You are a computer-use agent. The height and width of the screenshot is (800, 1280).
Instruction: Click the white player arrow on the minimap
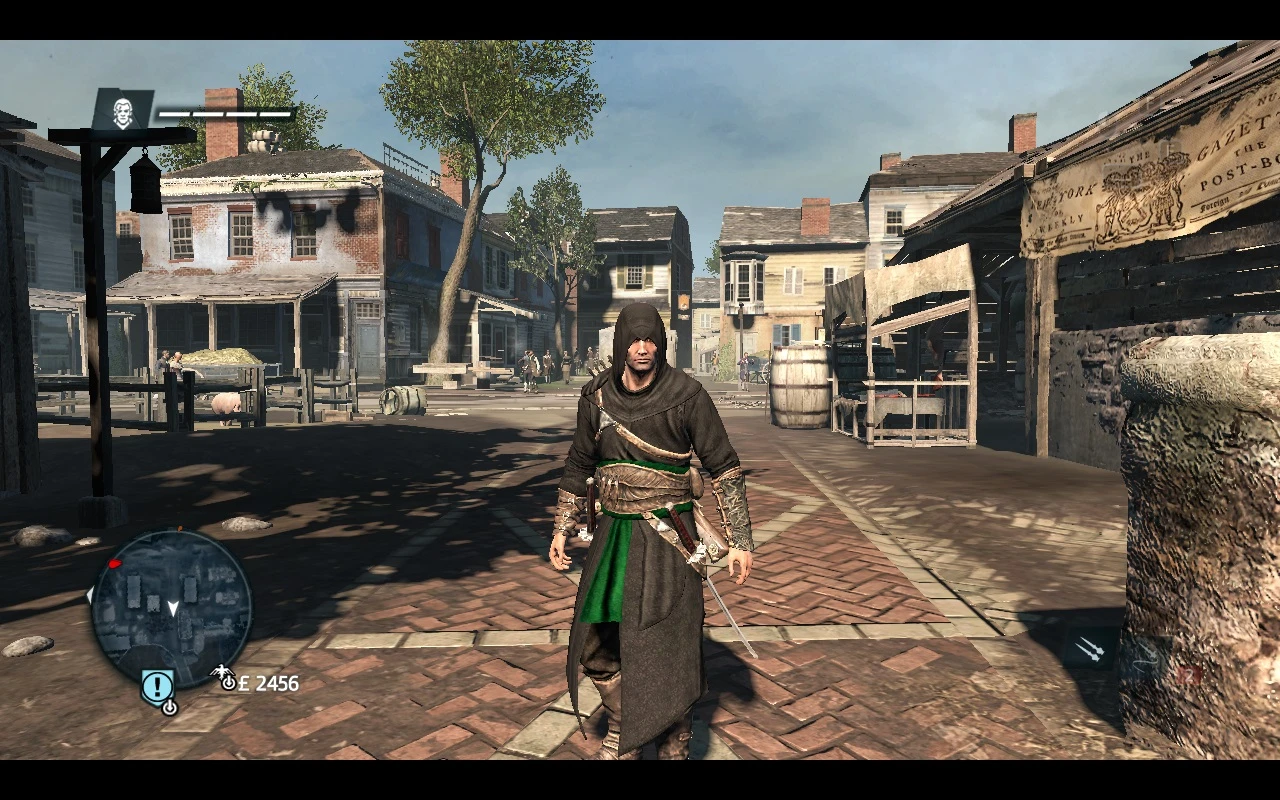pos(174,608)
